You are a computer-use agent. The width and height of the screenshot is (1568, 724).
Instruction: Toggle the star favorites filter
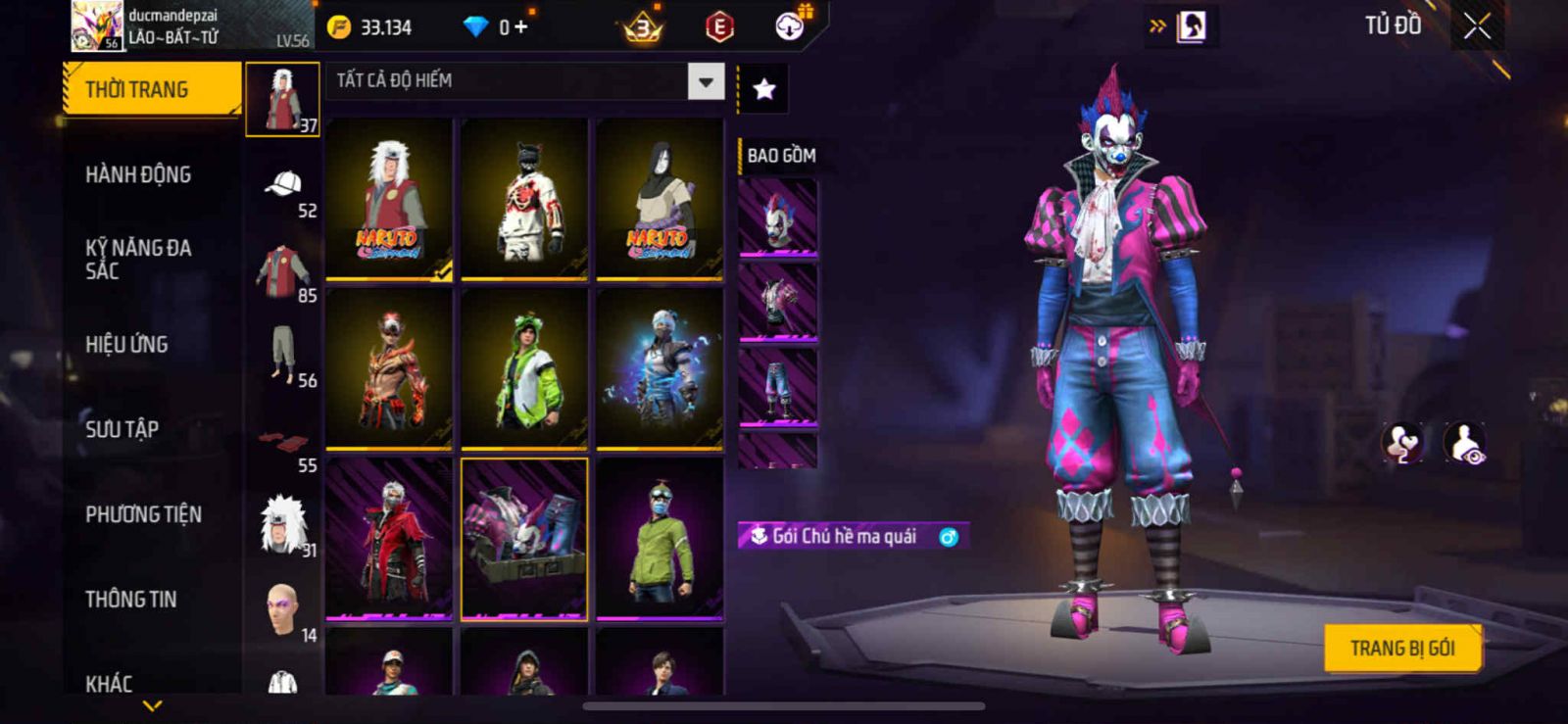[x=763, y=90]
